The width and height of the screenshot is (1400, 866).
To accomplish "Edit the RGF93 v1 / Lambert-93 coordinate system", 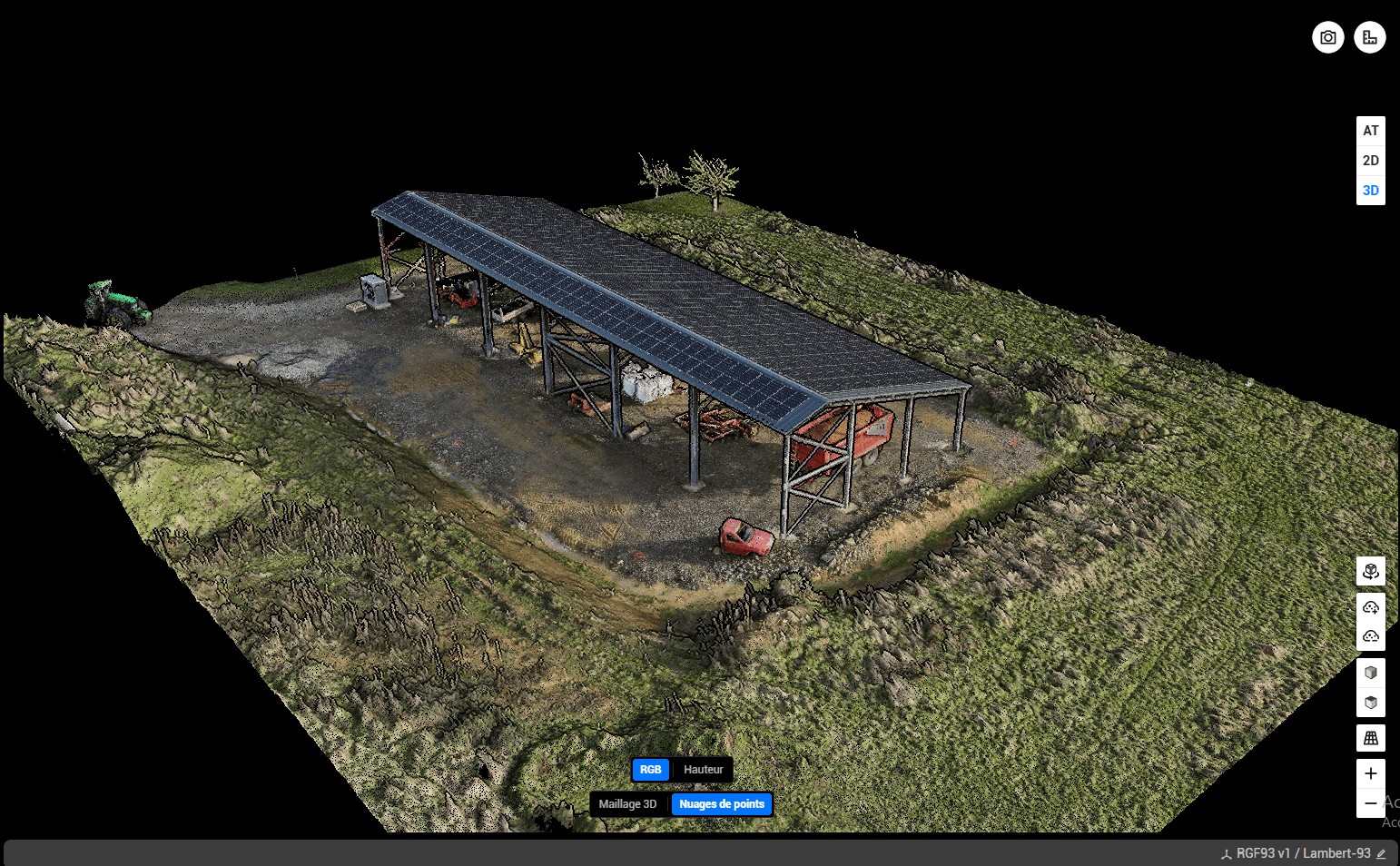I will point(1381,853).
